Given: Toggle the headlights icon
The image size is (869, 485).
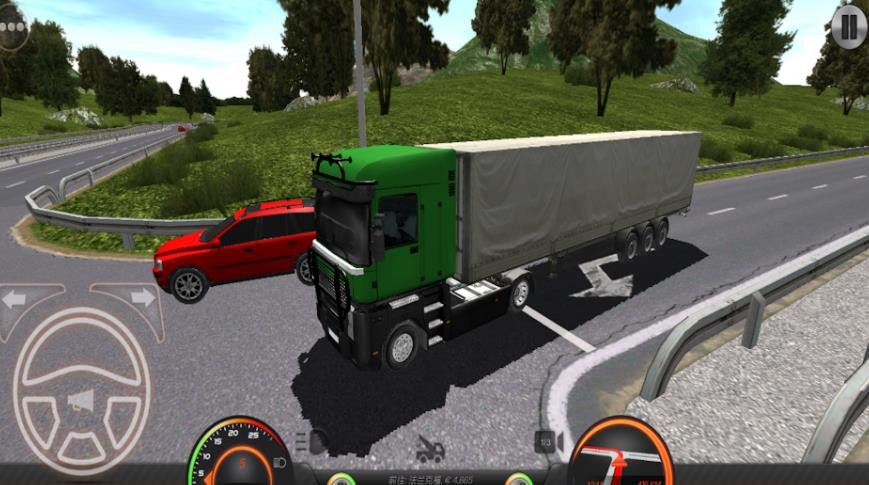Looking at the screenshot, I should (x=313, y=440).
